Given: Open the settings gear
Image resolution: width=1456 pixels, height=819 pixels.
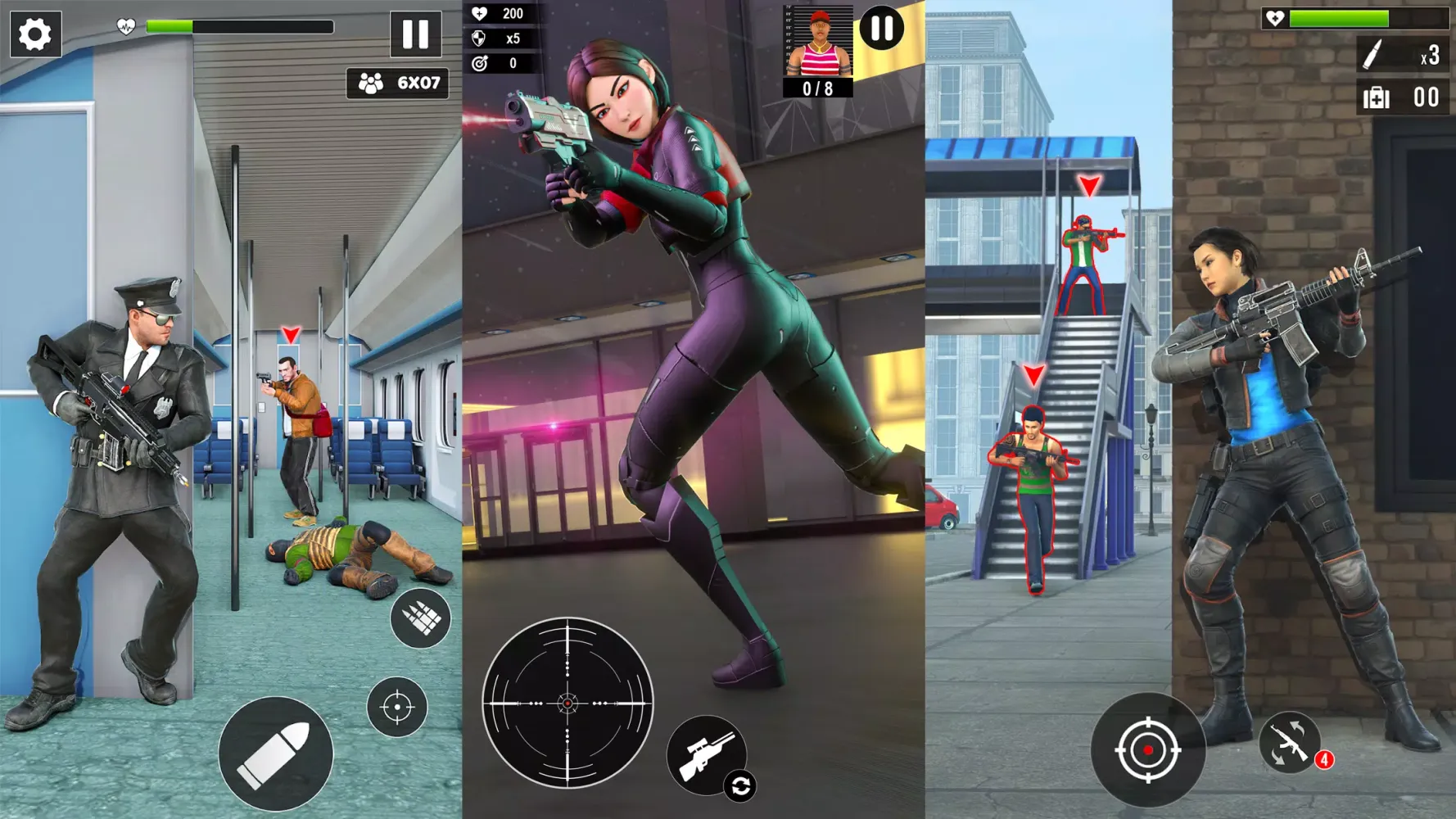Looking at the screenshot, I should (x=34, y=33).
